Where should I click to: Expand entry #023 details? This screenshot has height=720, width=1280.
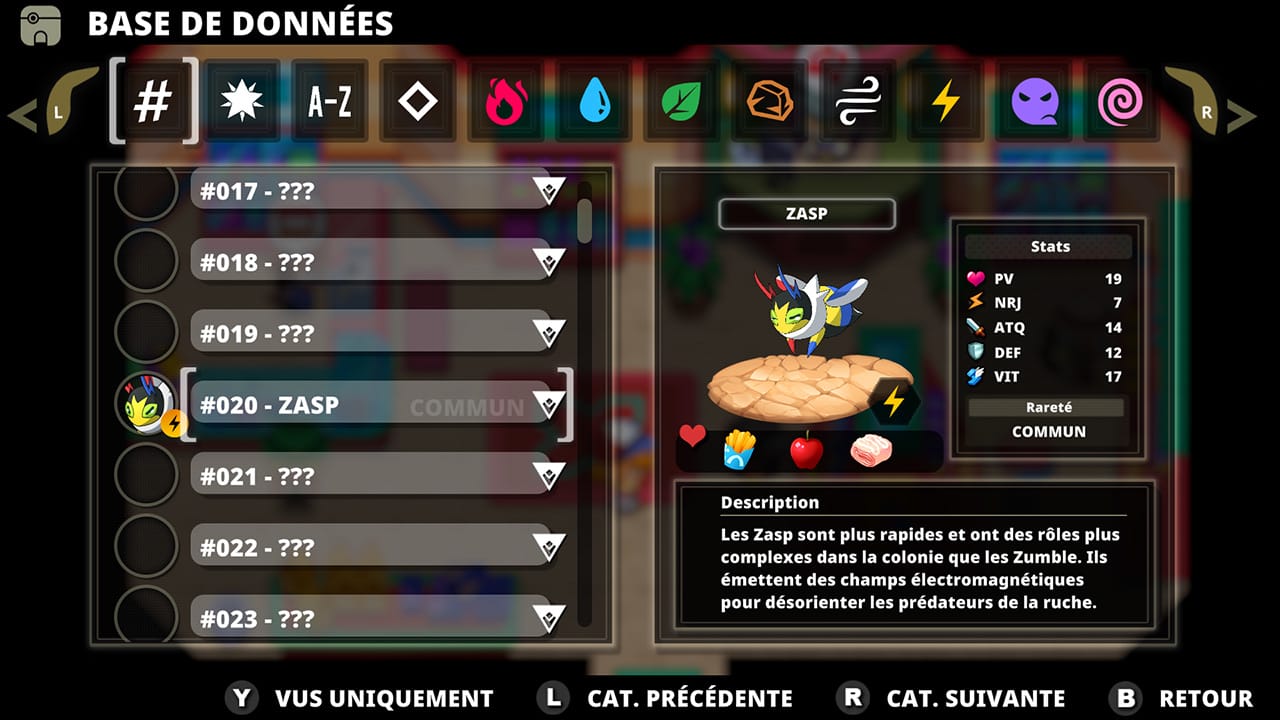pyautogui.click(x=549, y=618)
